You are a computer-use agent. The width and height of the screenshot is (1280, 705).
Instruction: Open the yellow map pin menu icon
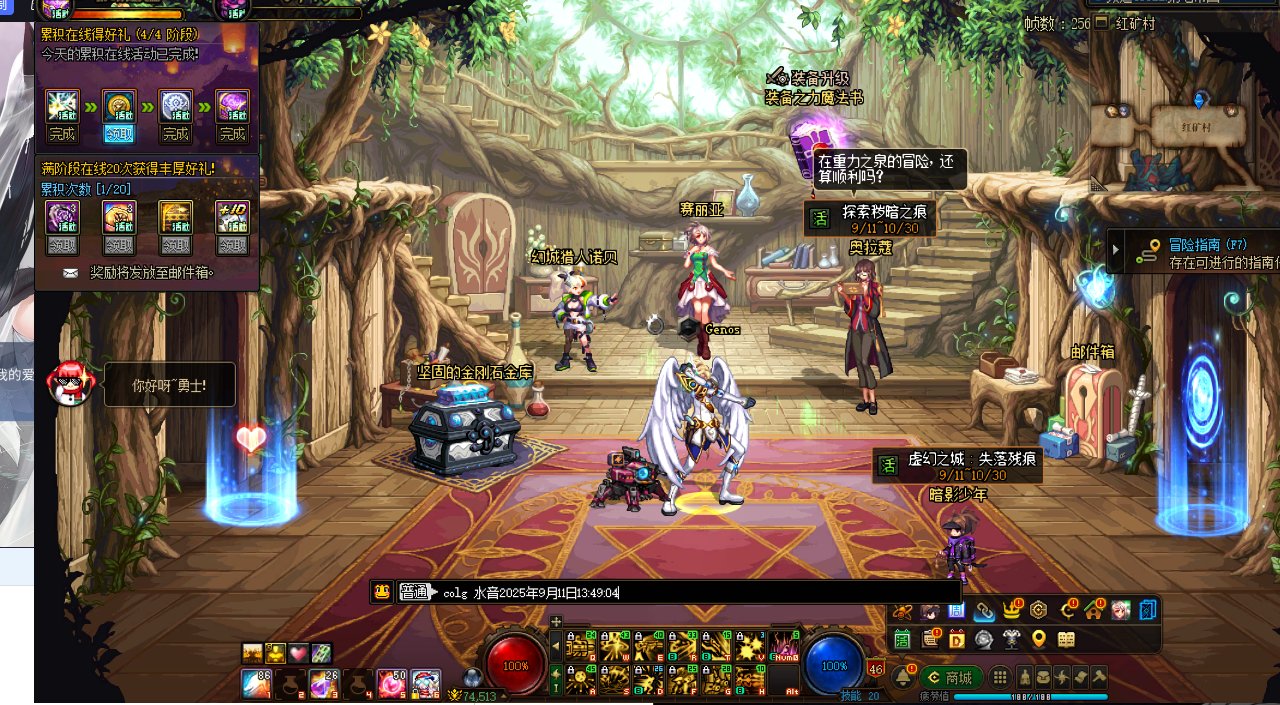point(1039,639)
